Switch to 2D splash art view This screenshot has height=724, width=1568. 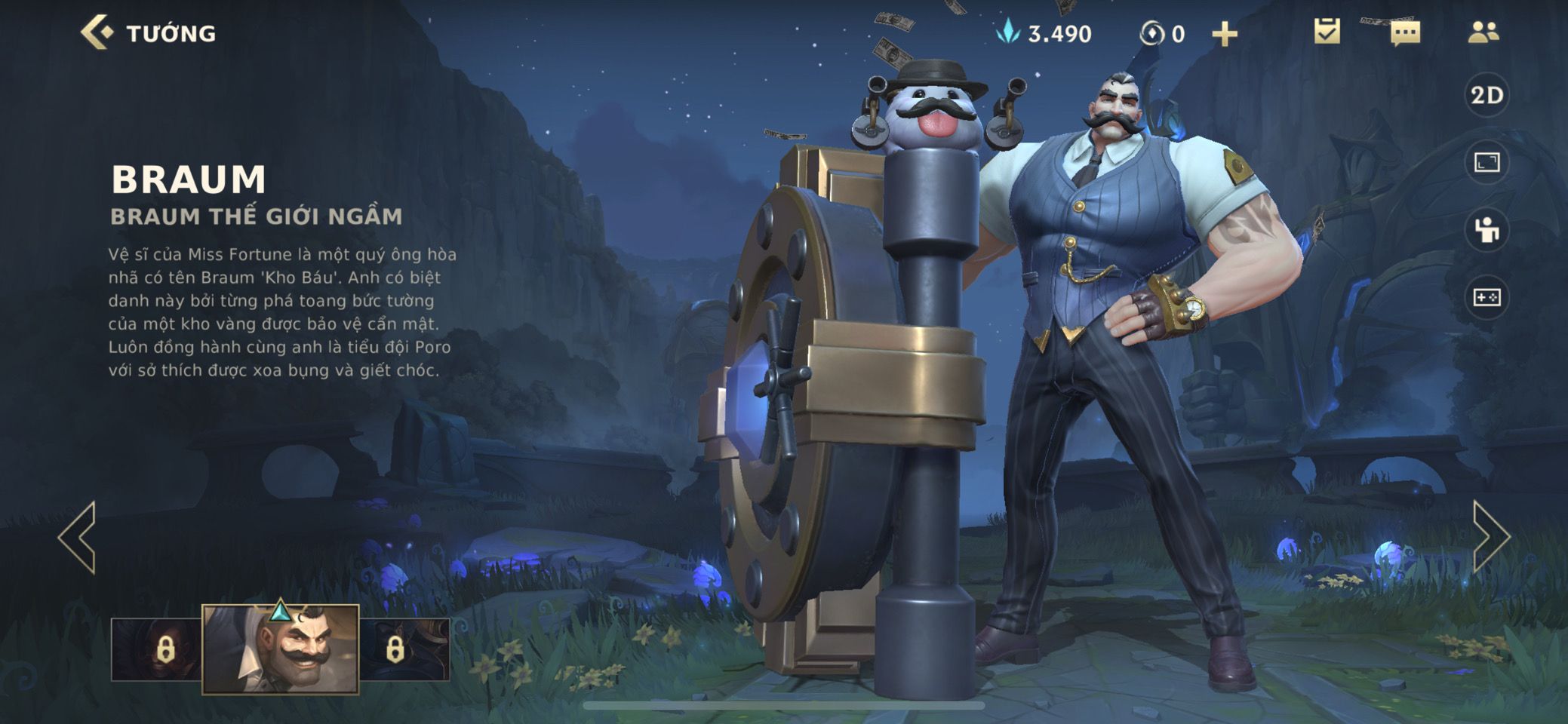[x=1487, y=95]
